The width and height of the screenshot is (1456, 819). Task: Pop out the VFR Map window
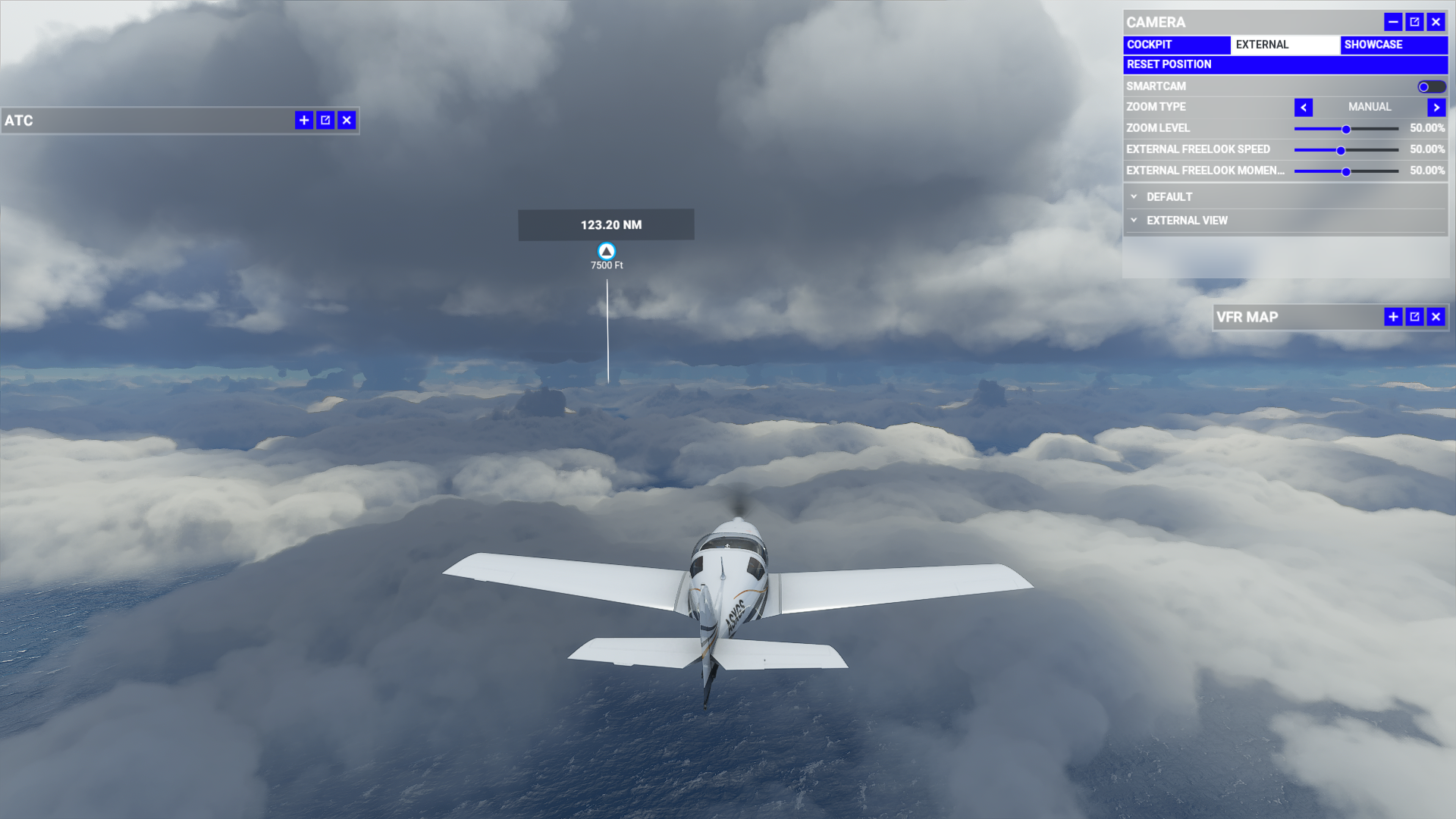(1414, 317)
